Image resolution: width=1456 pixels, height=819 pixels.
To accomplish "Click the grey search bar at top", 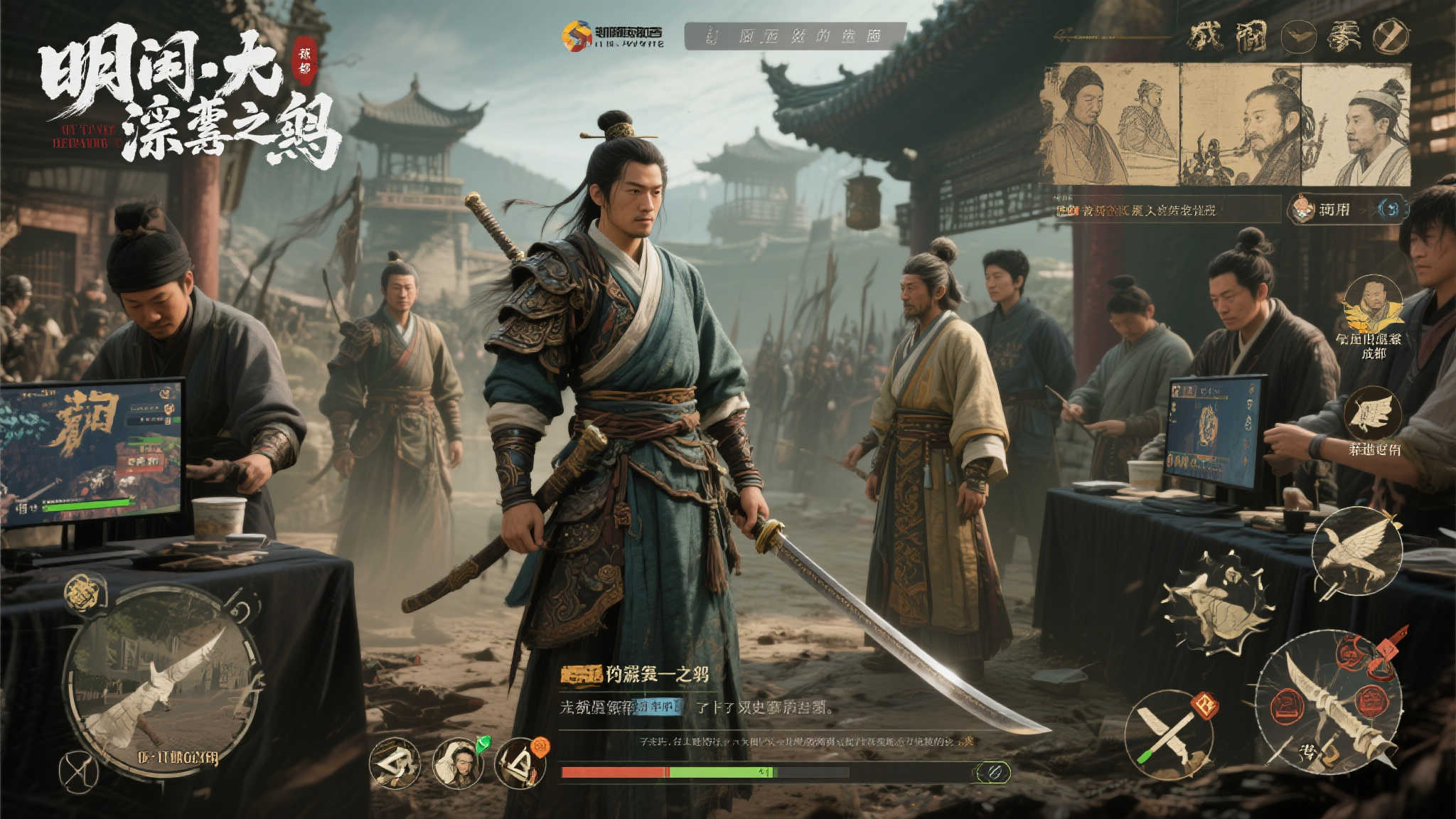I will (795, 36).
